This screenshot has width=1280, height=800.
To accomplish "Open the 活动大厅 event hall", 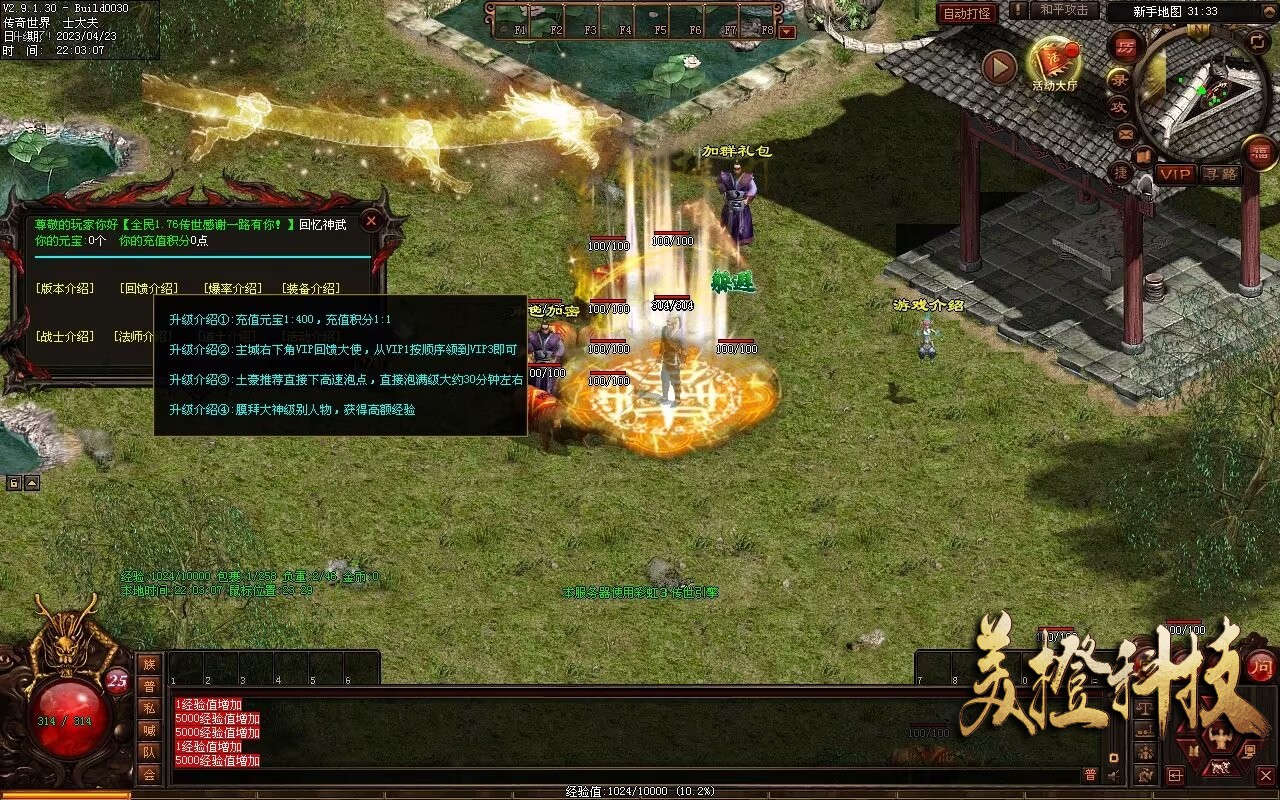I will pos(1054,64).
